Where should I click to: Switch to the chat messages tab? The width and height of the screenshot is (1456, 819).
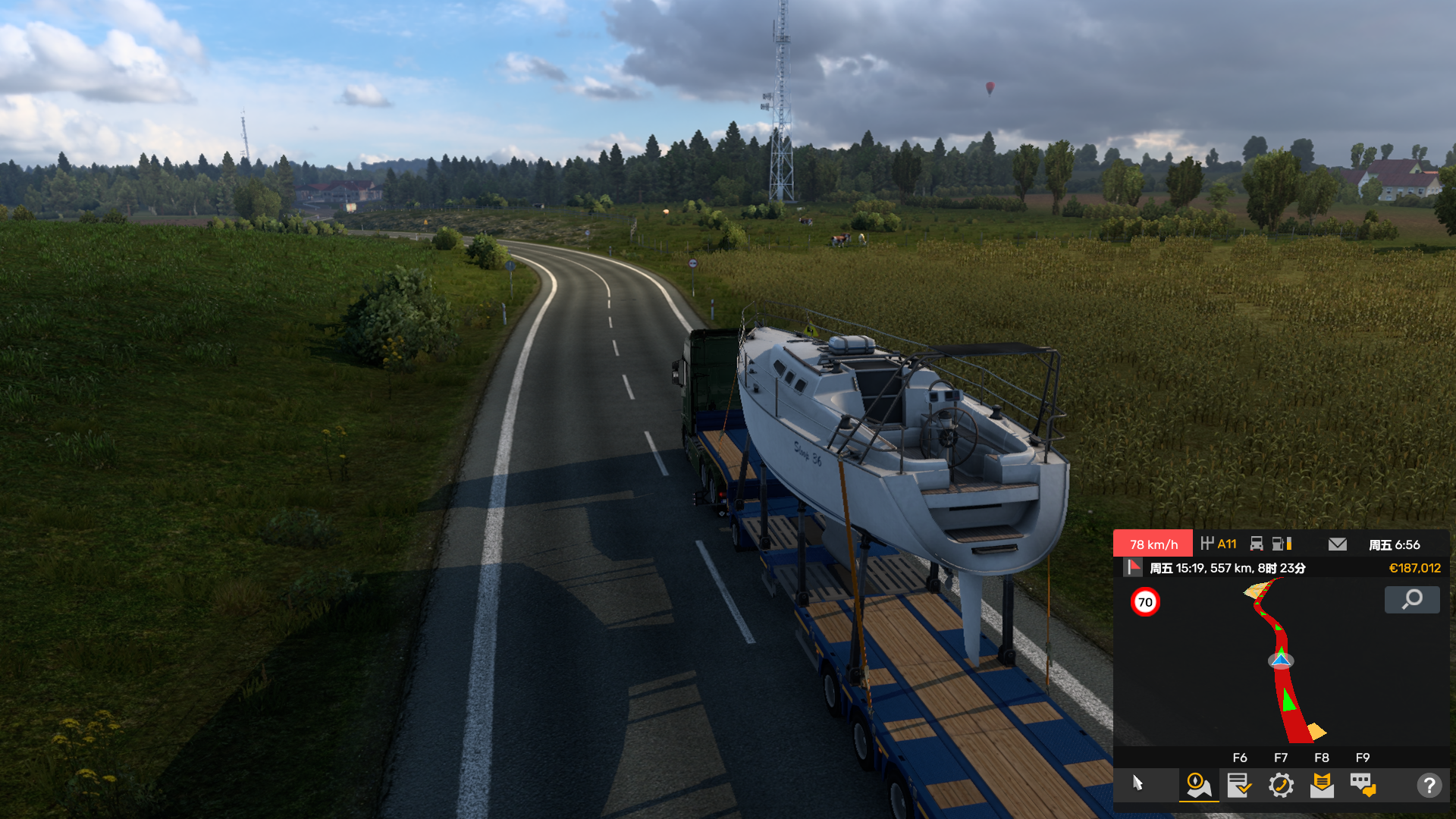click(1363, 785)
